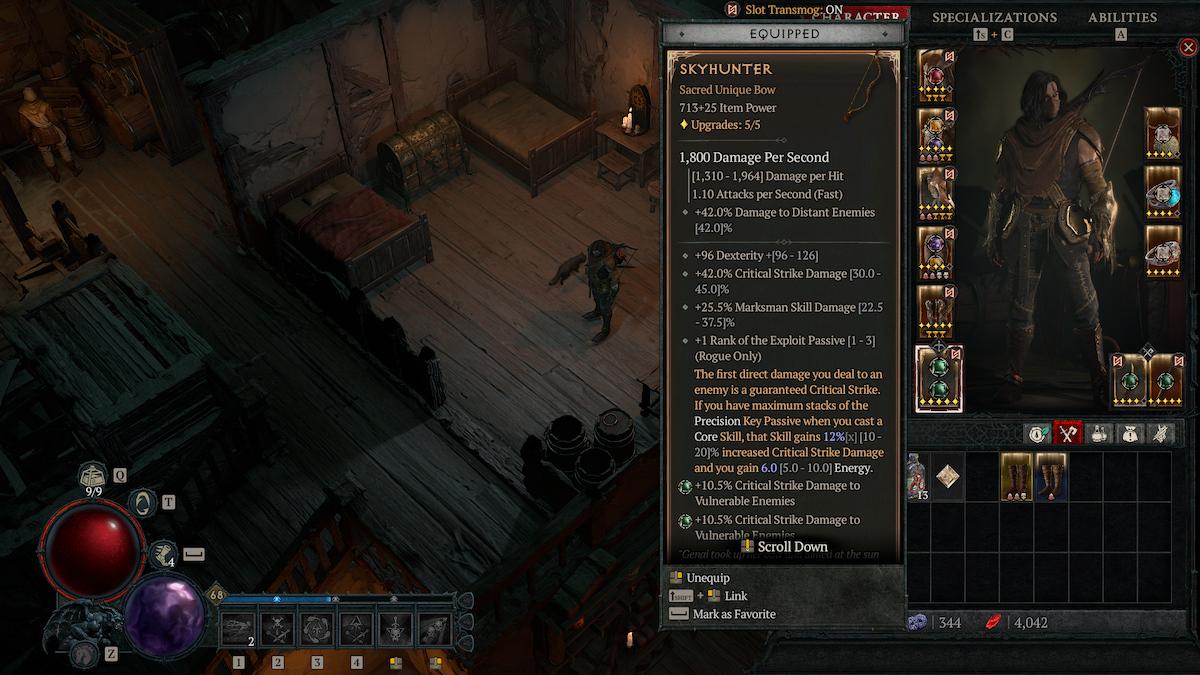
Task: Open the aspects inventory tab
Action: click(x=1162, y=433)
